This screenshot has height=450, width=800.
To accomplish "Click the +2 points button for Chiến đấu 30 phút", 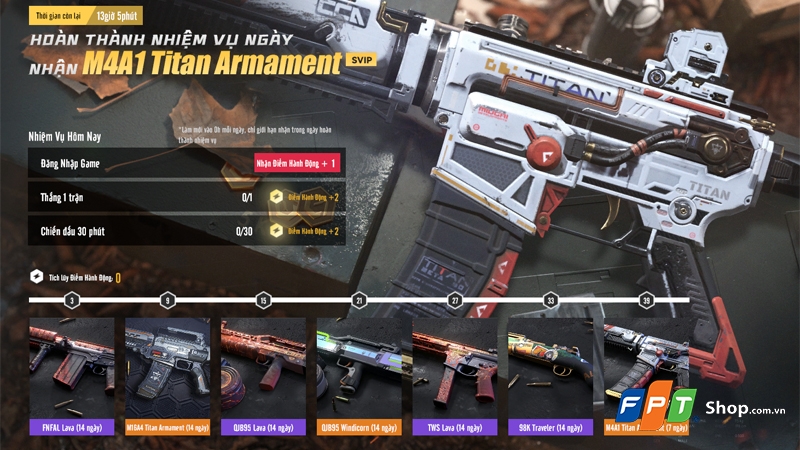I will [303, 231].
